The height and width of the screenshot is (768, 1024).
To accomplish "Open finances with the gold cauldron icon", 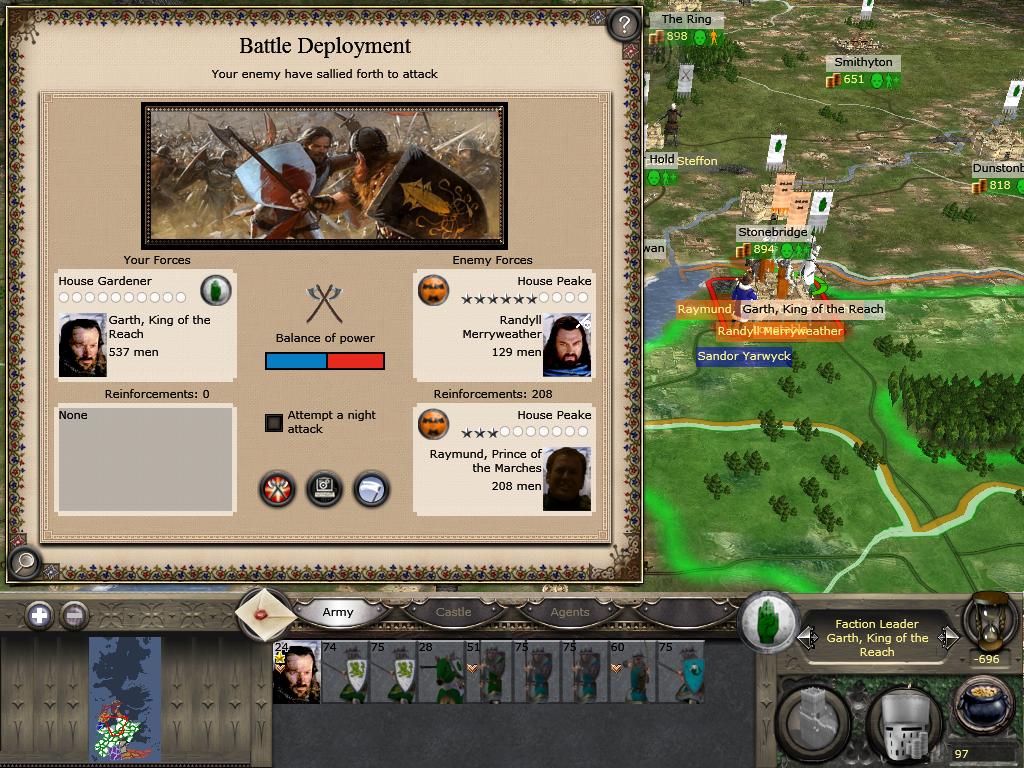I will (x=985, y=707).
